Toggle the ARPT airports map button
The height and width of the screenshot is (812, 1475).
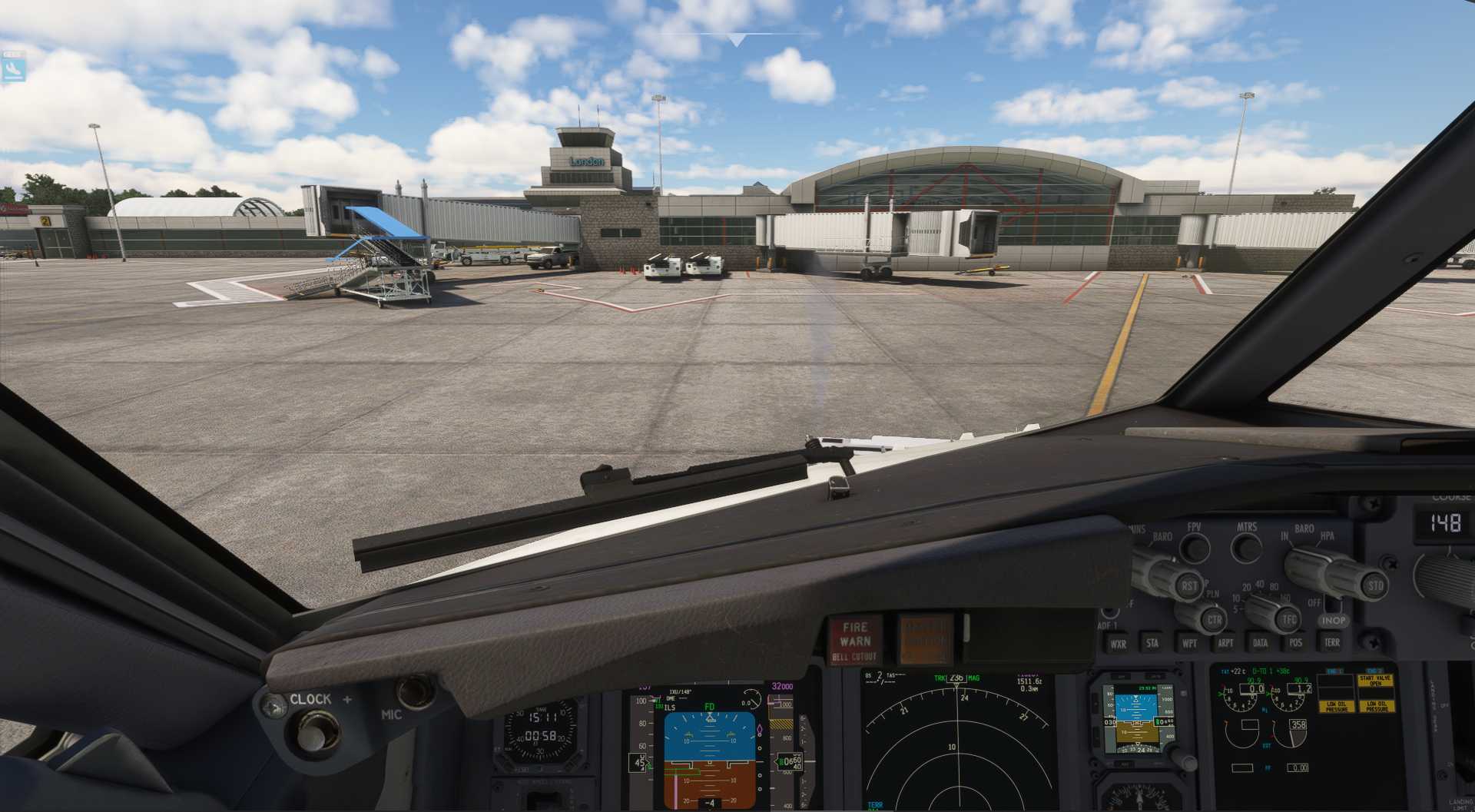1225,642
